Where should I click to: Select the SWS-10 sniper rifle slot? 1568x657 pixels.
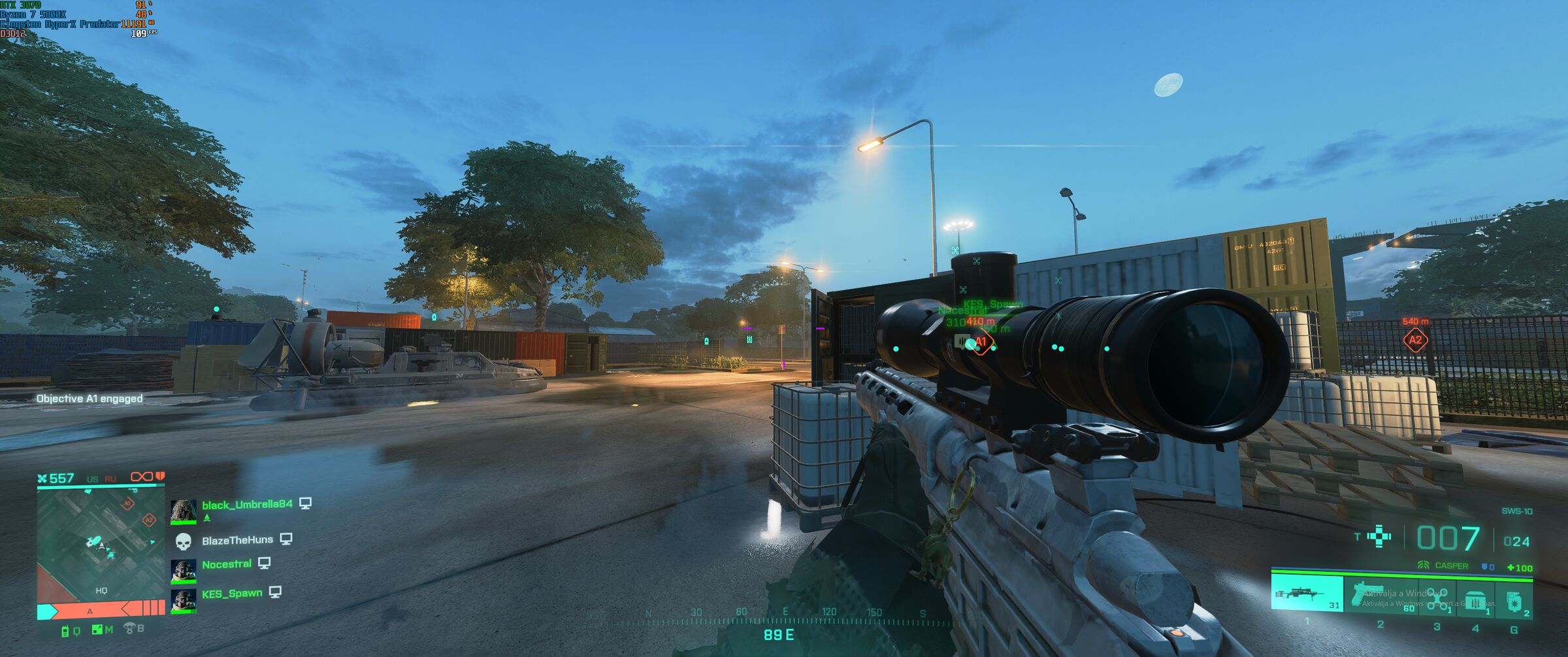[x=1307, y=592]
